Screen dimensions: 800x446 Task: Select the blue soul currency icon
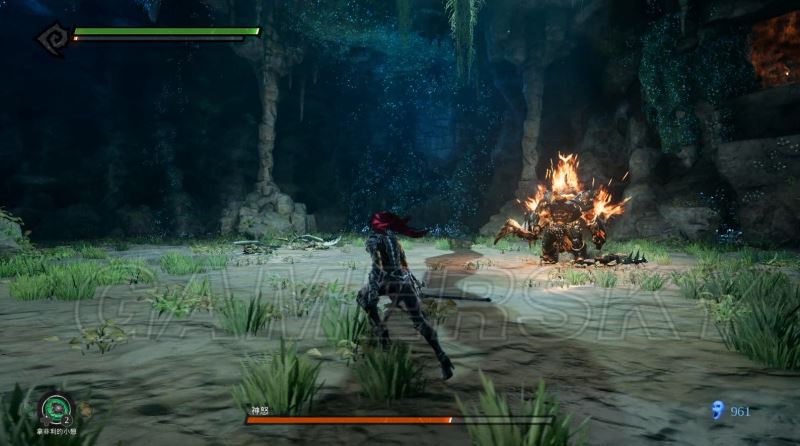716,409
